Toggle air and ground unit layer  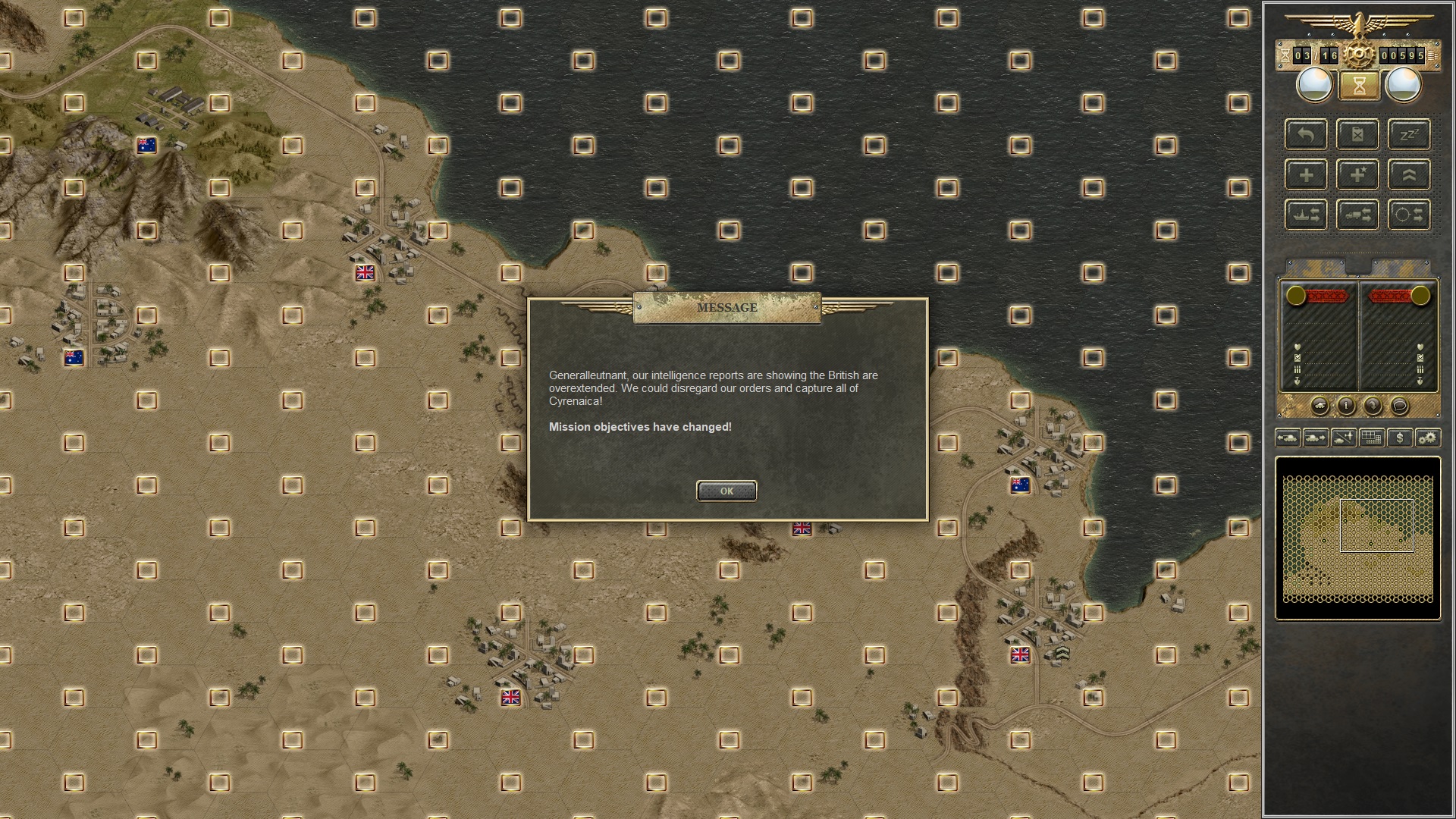pyautogui.click(x=1343, y=438)
